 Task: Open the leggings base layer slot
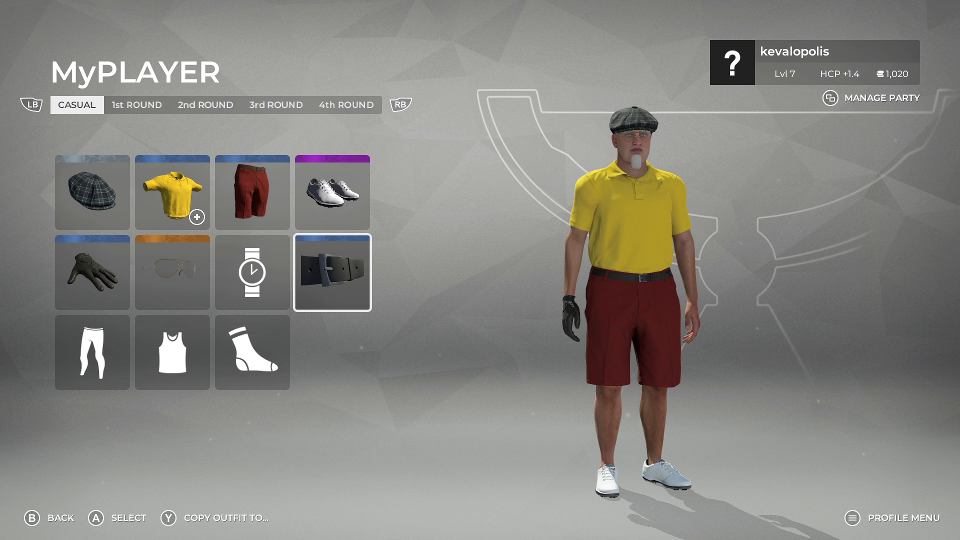[x=92, y=352]
